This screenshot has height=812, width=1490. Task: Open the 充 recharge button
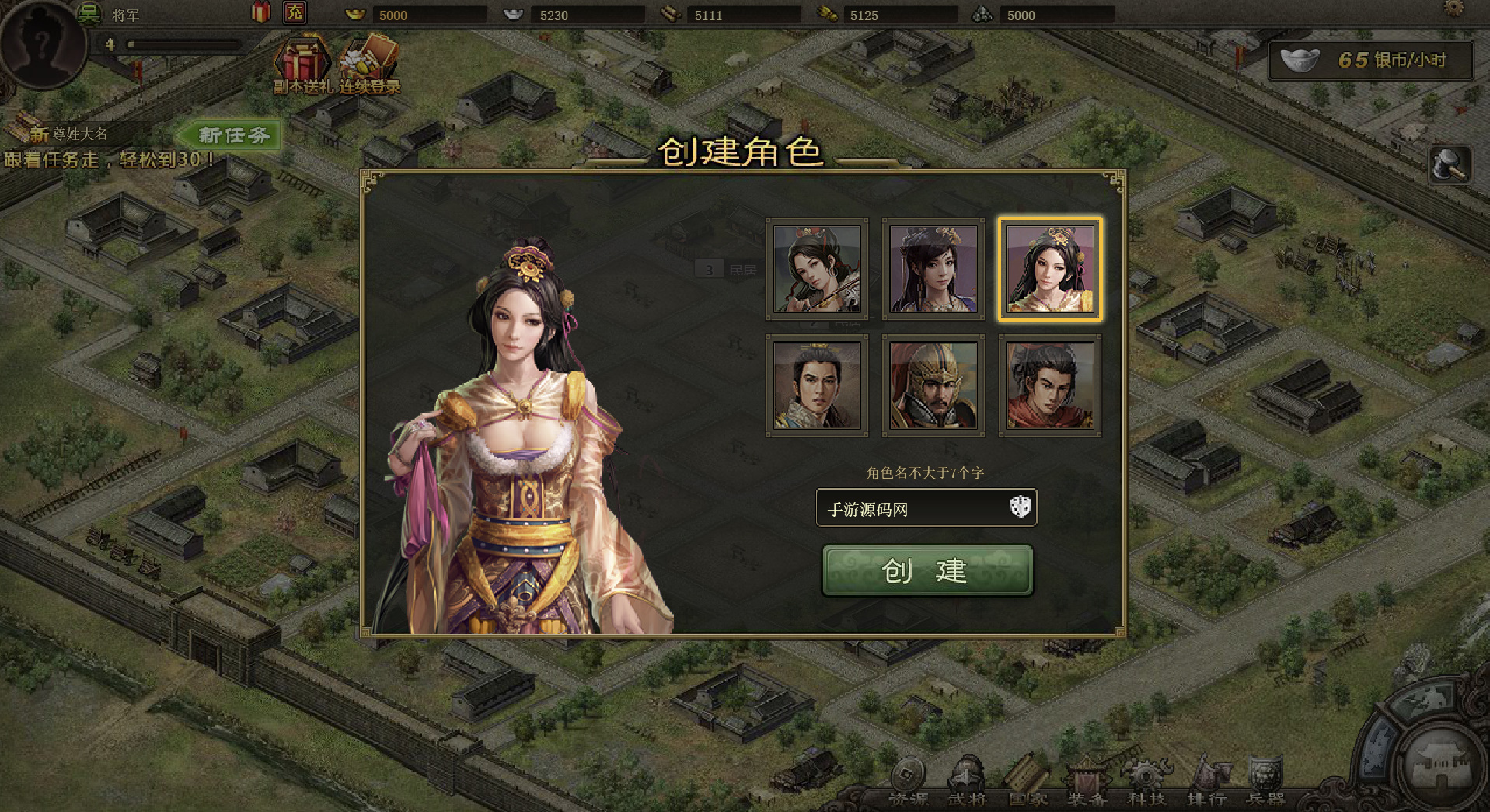(x=295, y=12)
